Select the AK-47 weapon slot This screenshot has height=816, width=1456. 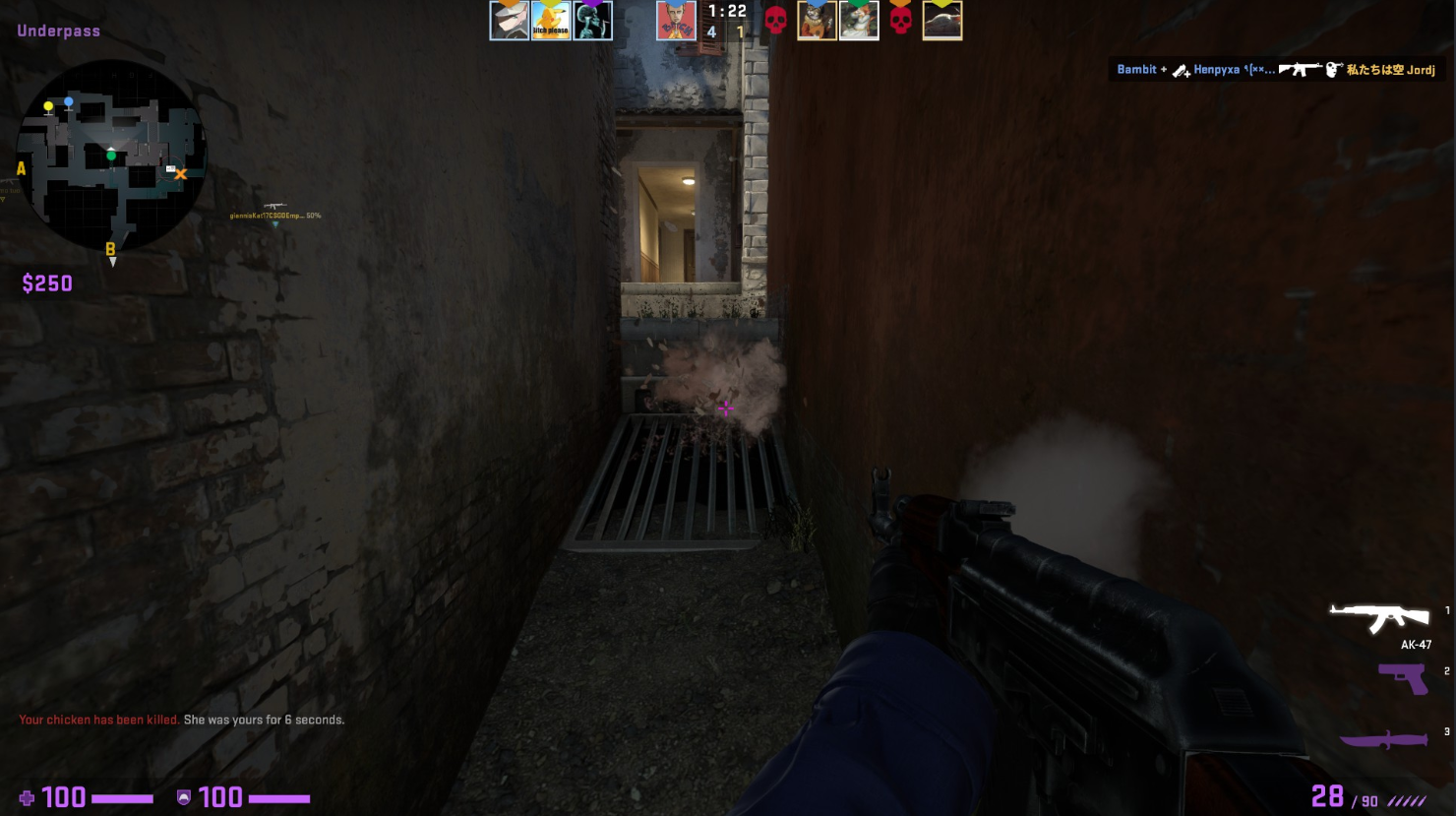pyautogui.click(x=1379, y=620)
